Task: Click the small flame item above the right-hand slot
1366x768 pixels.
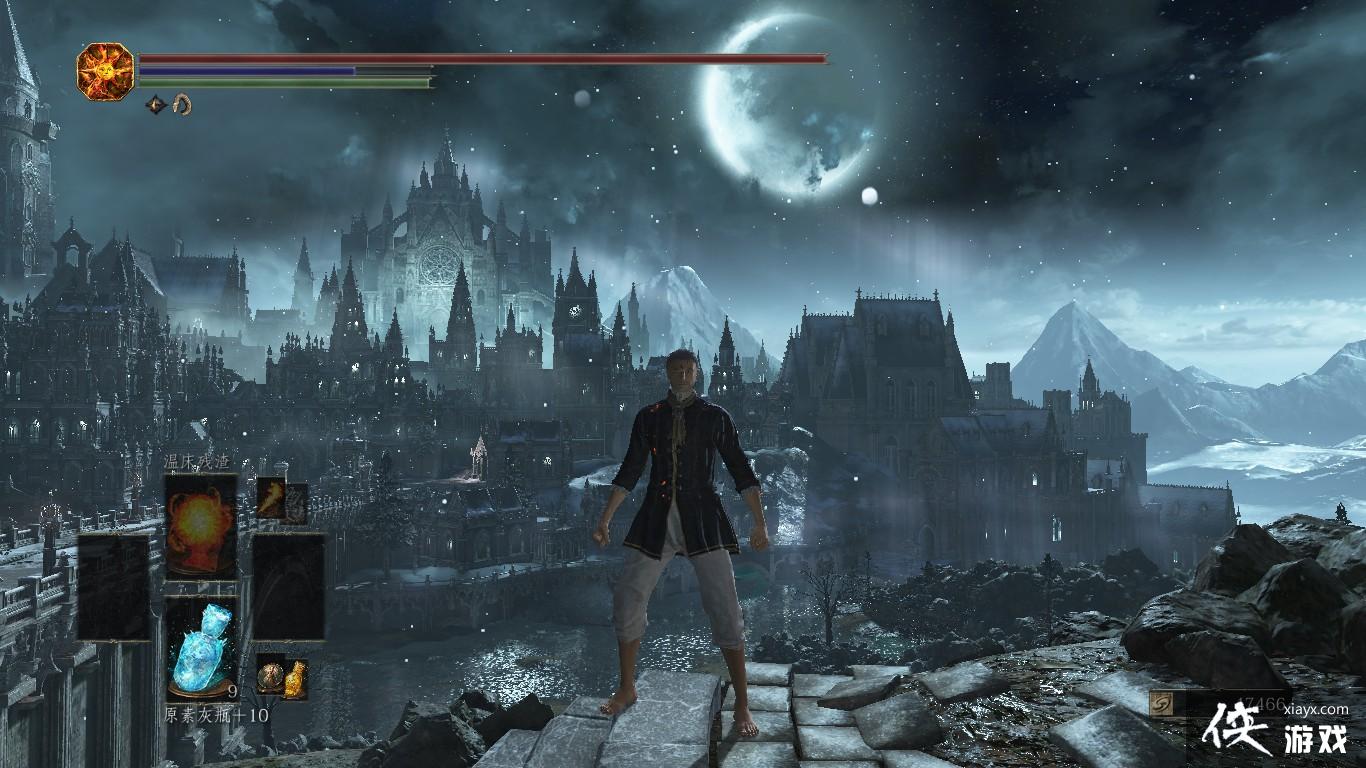Action: pyautogui.click(x=271, y=496)
